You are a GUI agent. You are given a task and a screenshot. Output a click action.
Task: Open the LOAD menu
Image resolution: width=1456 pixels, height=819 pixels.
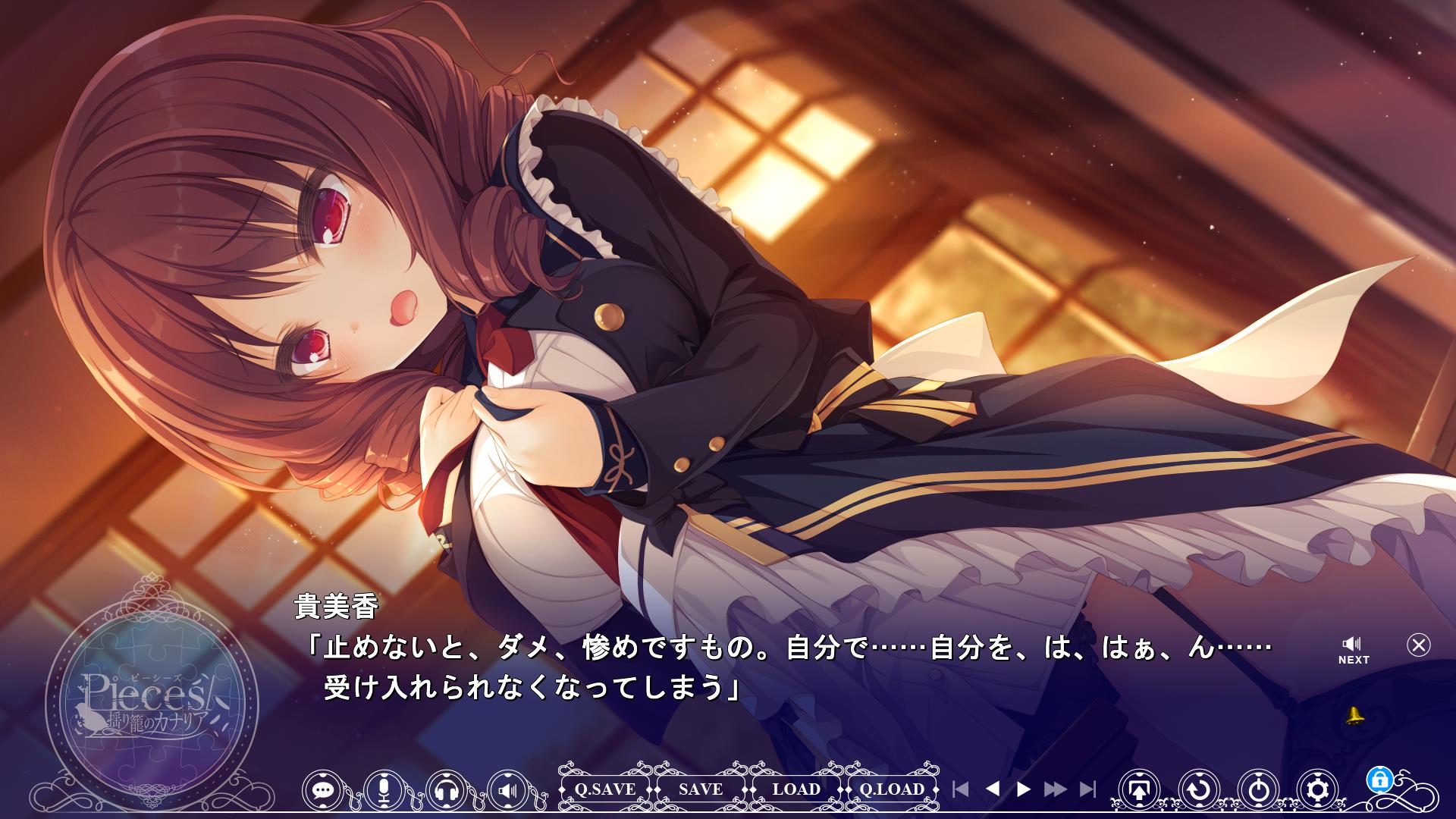(796, 789)
